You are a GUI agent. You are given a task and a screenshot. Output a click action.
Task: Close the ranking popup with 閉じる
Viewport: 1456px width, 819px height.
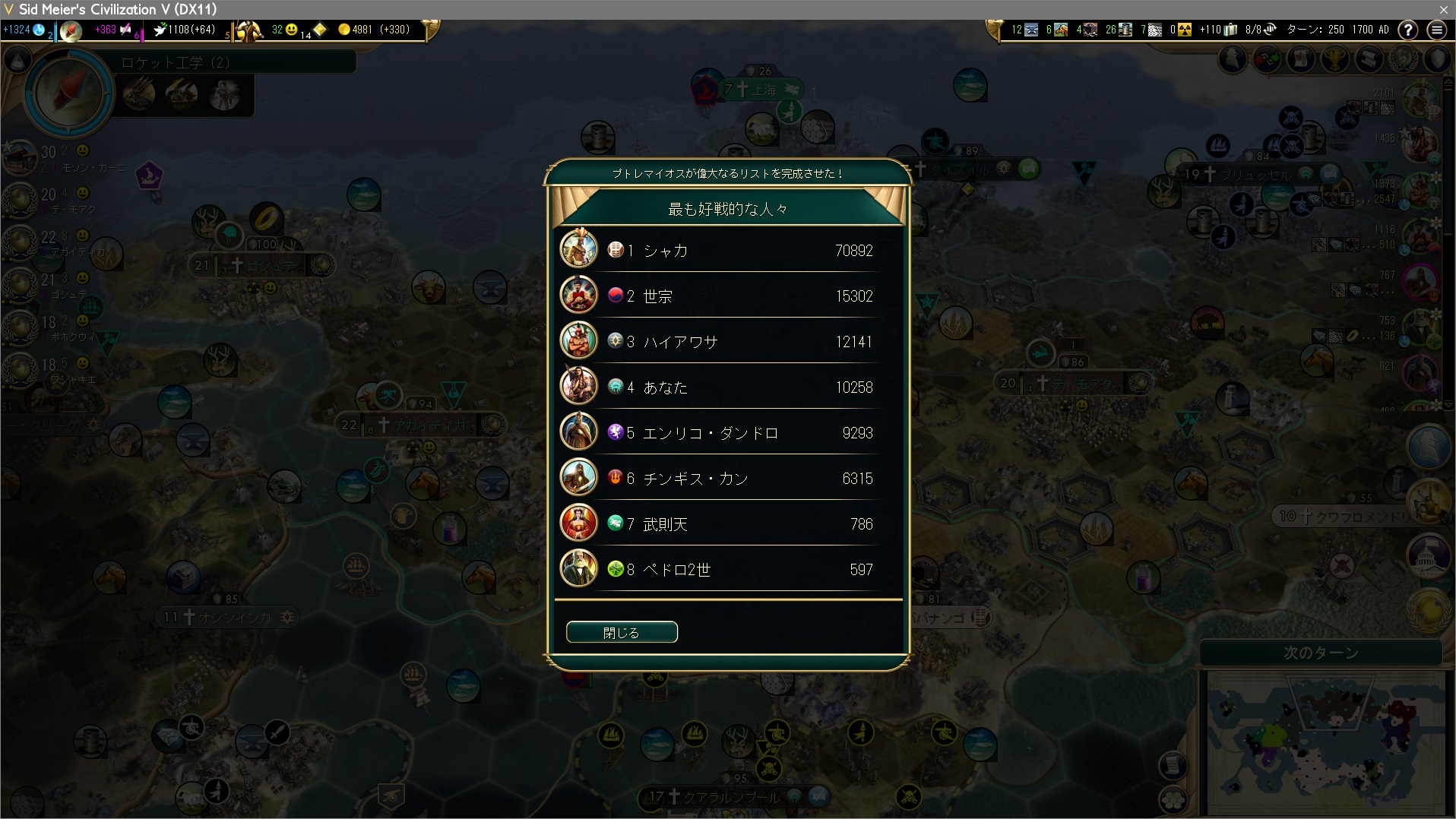pyautogui.click(x=622, y=632)
